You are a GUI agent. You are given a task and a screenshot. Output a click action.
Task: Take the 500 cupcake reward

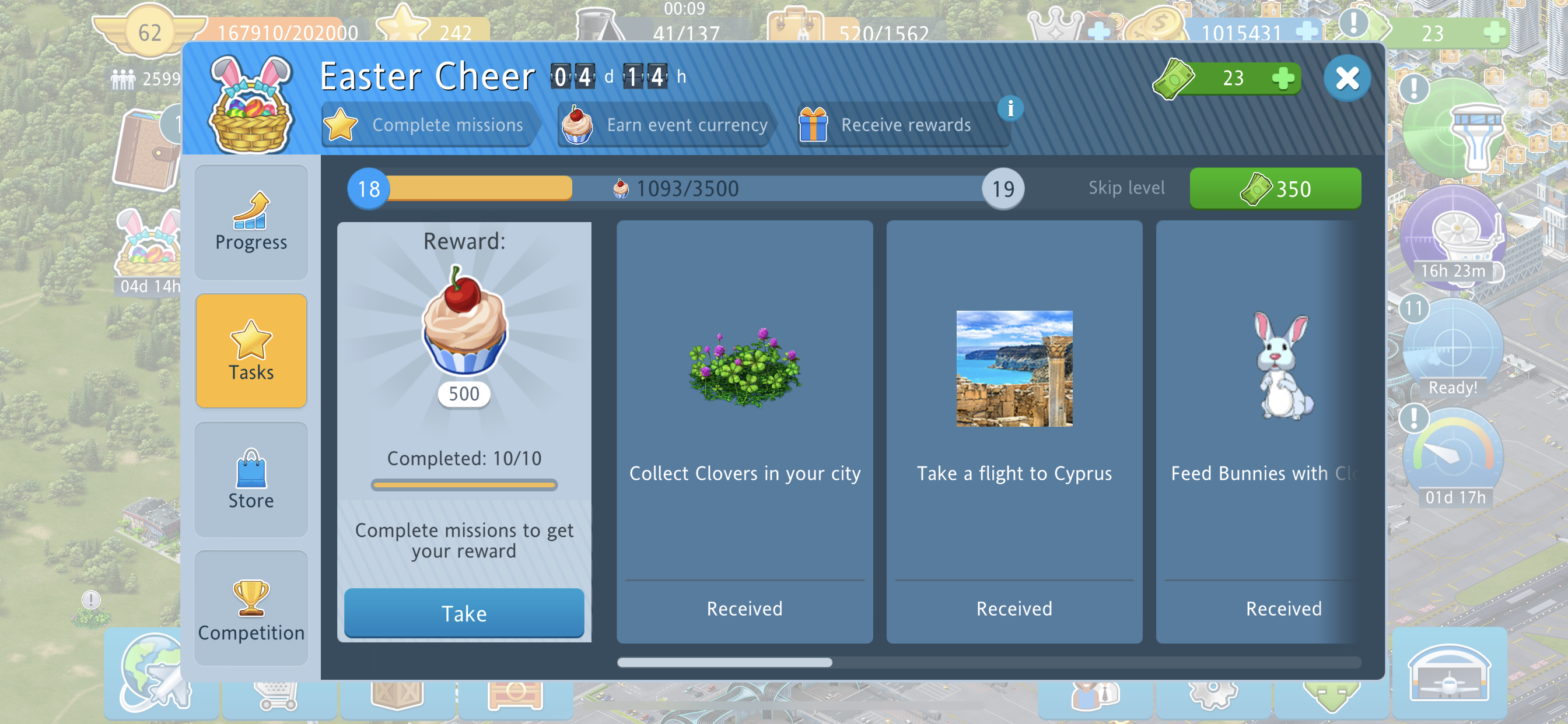[464, 613]
